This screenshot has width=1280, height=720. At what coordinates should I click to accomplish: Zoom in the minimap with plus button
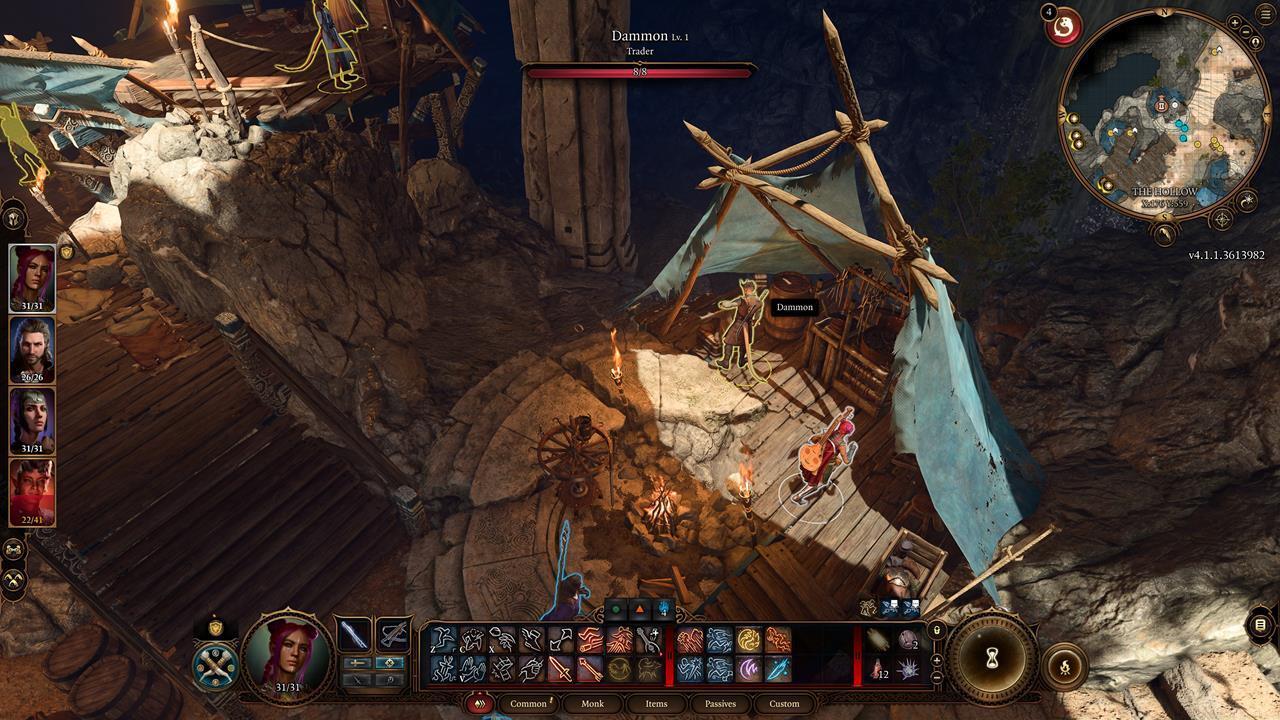pos(1235,23)
